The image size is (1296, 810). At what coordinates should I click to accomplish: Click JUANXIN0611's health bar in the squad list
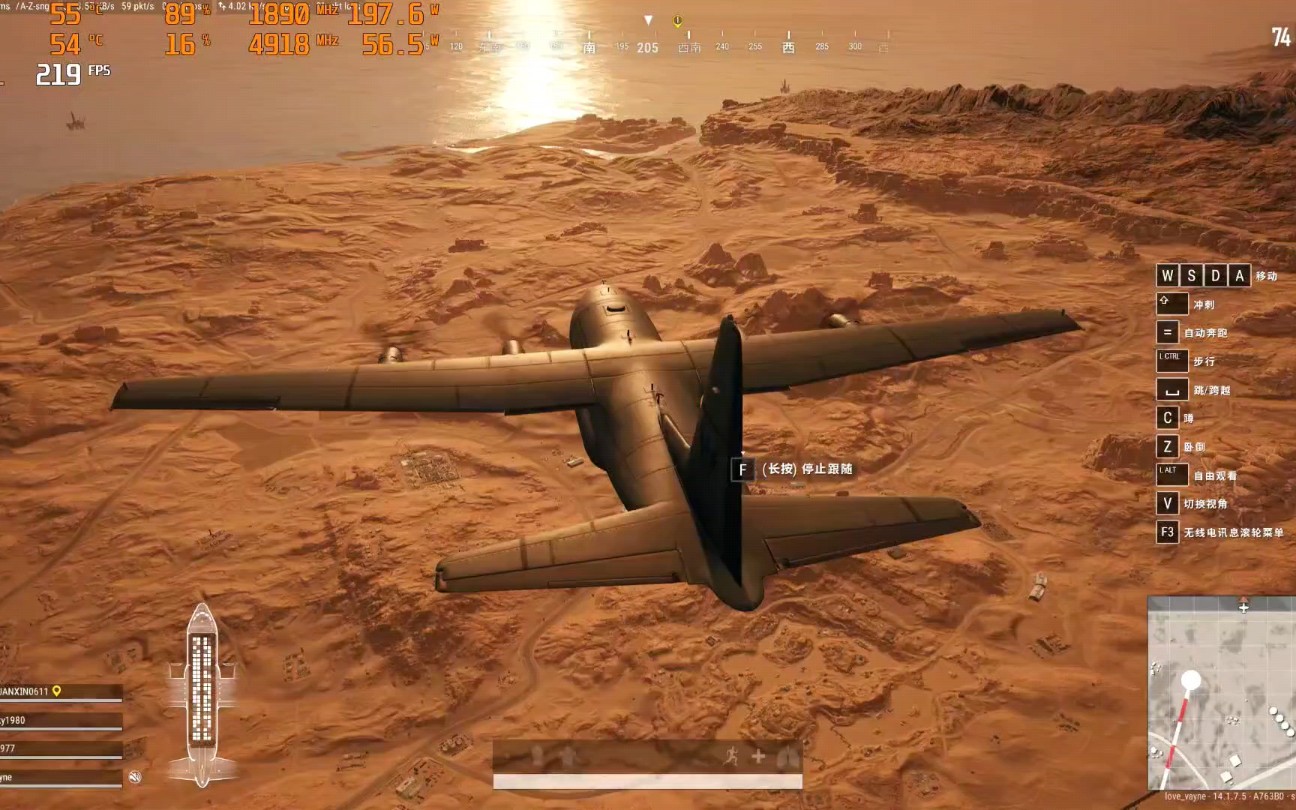[x=60, y=700]
